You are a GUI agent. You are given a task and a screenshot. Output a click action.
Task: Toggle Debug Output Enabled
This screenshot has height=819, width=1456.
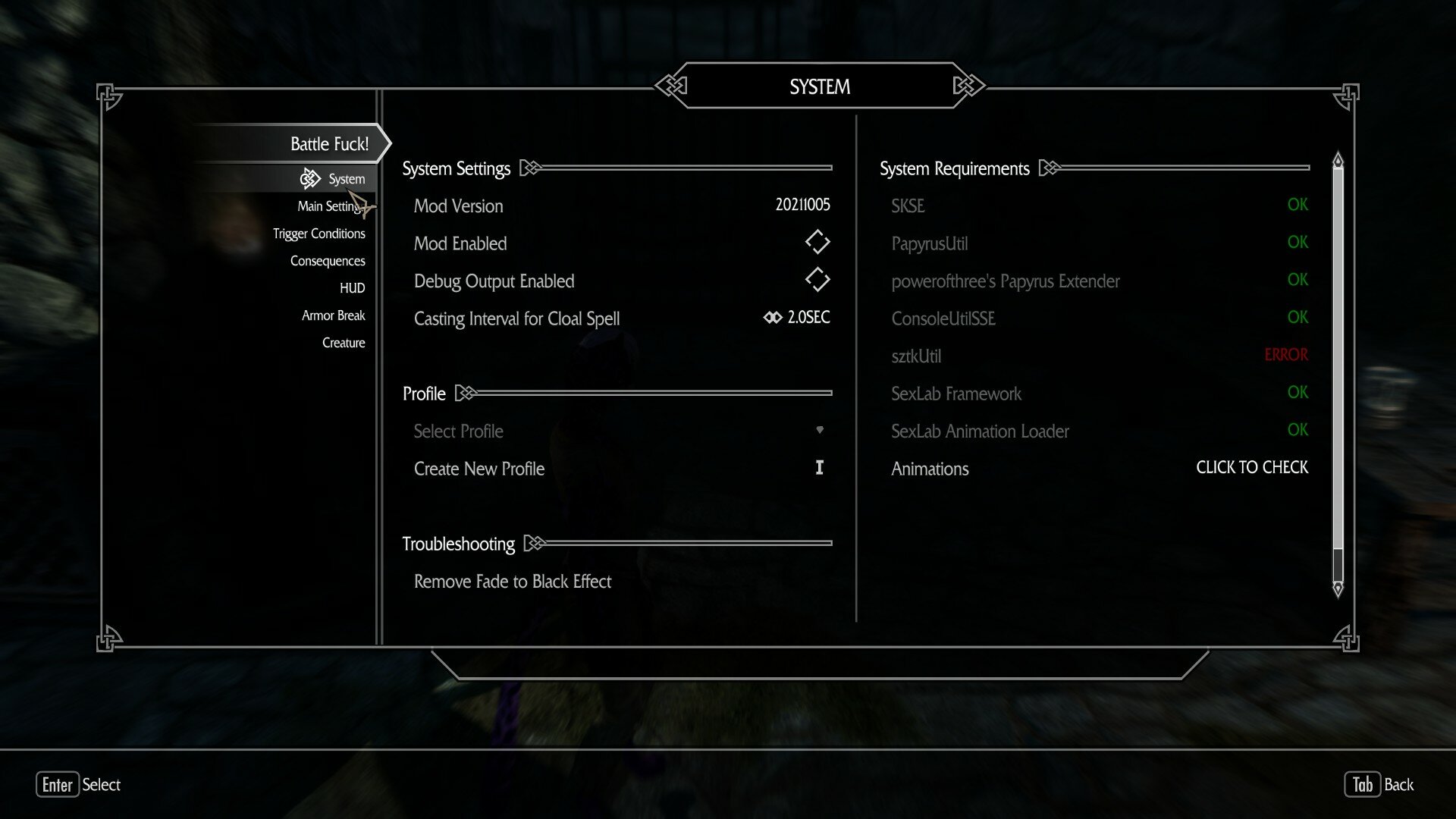(817, 280)
